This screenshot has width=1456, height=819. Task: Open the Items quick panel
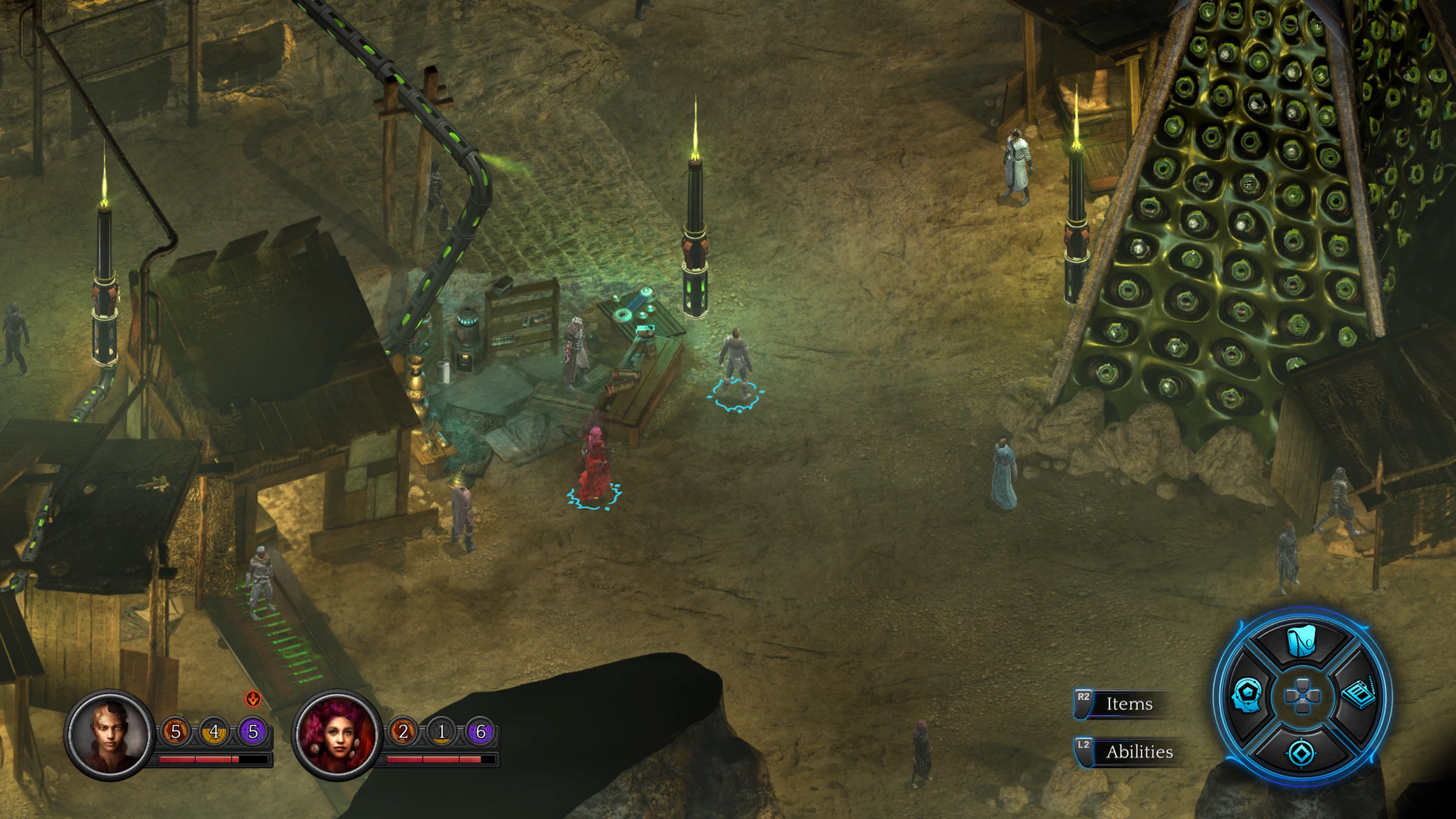point(1128,704)
